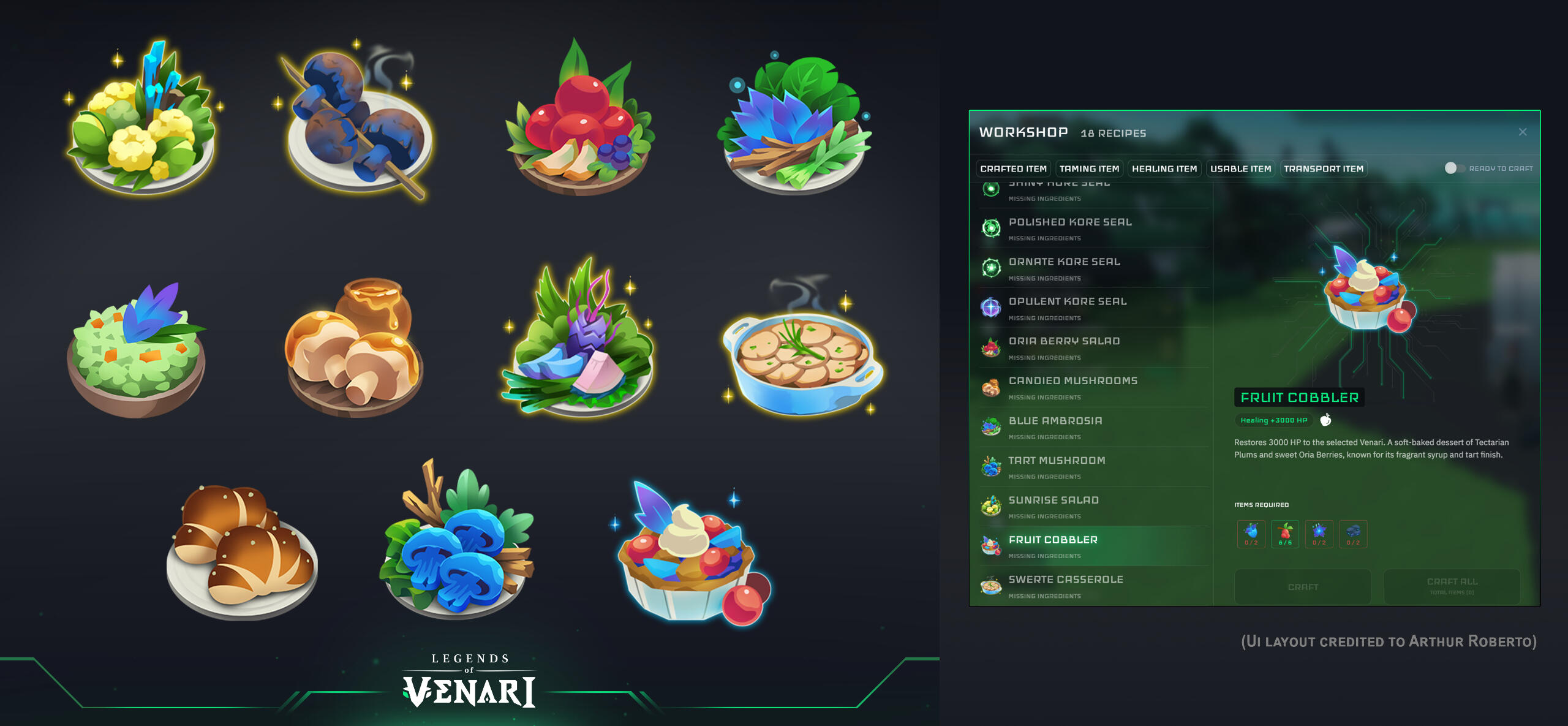Click the Fruit Cobbler recipe row
The height and width of the screenshot is (726, 1568).
1053,546
